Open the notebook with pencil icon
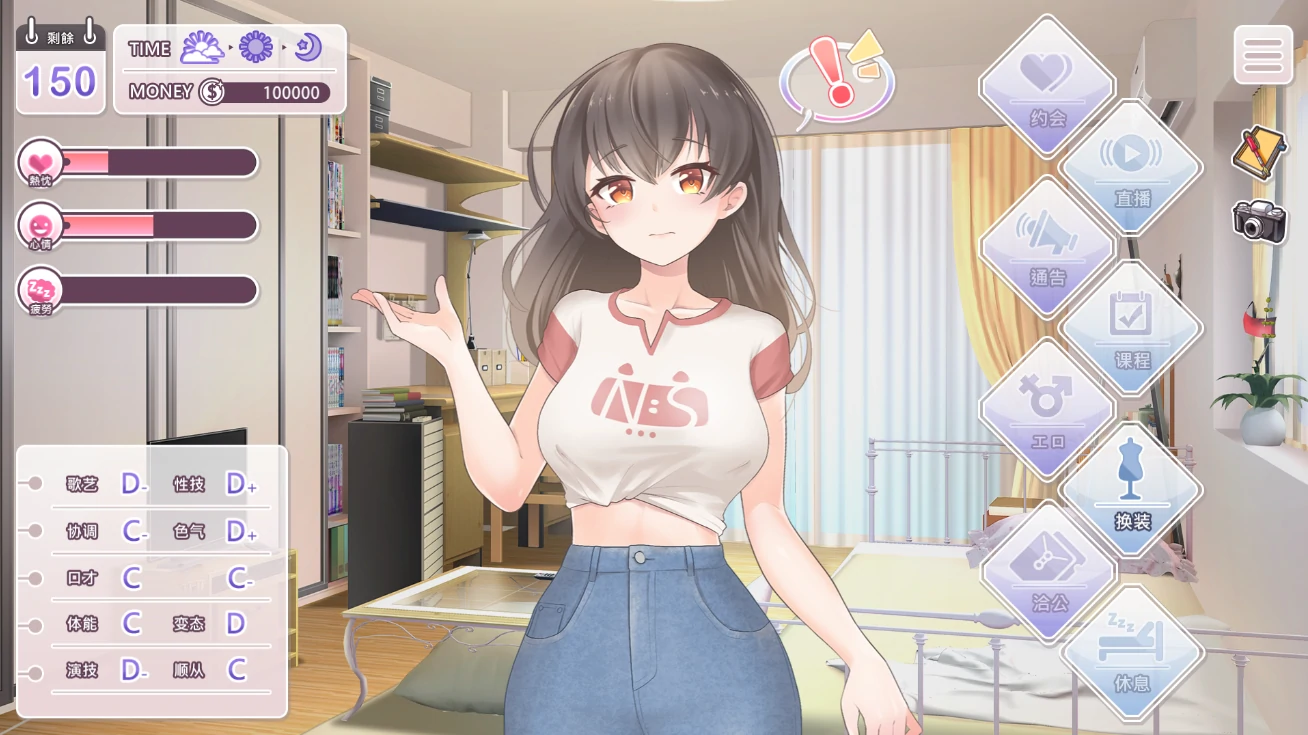The width and height of the screenshot is (1308, 735). click(1258, 152)
